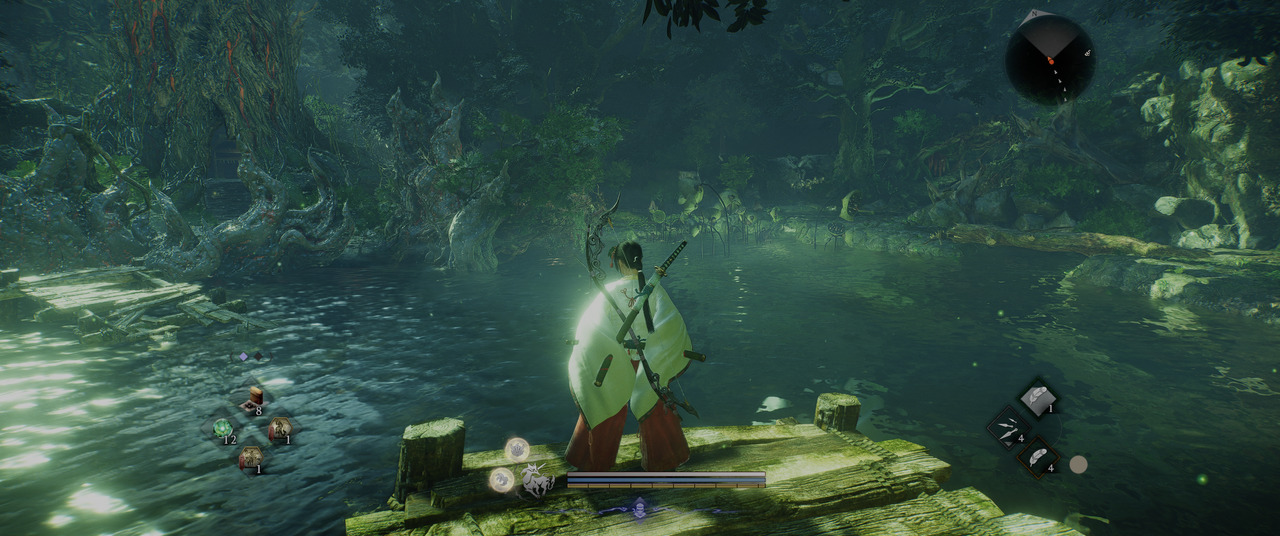The height and width of the screenshot is (536, 1280).
Task: Click the shortcut set page diamond indicator
Action: [243, 356]
